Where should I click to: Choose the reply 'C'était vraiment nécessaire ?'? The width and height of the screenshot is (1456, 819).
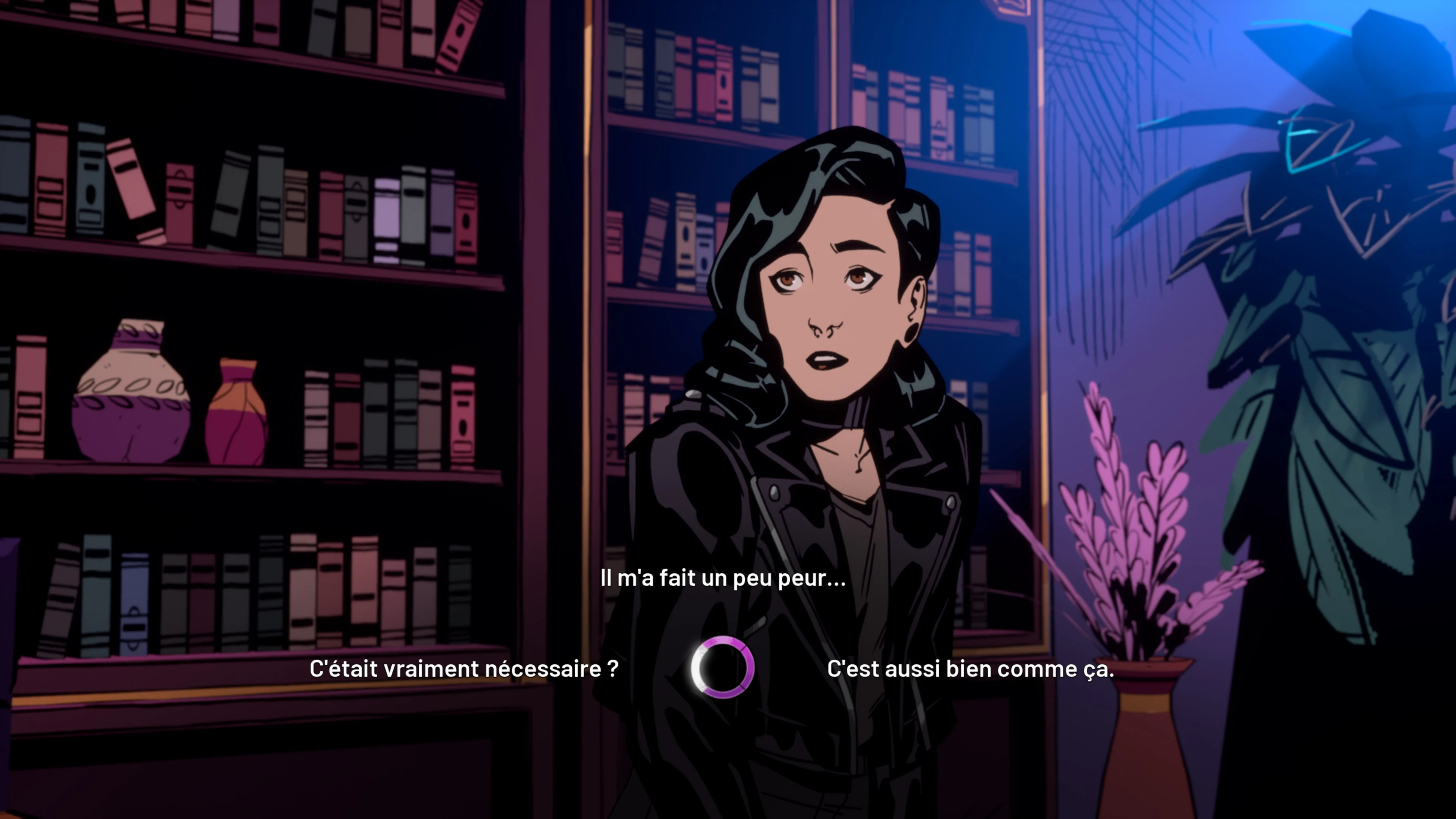(x=463, y=668)
